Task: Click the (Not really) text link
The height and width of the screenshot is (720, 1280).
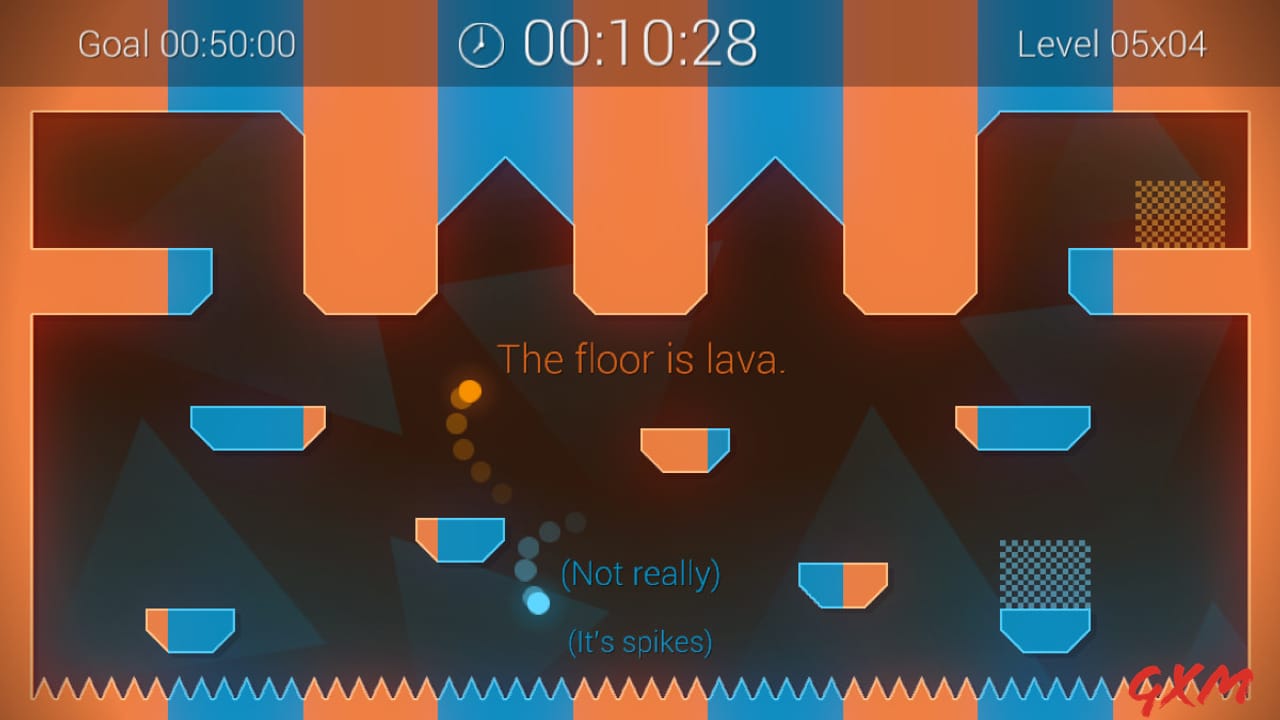Action: (640, 574)
